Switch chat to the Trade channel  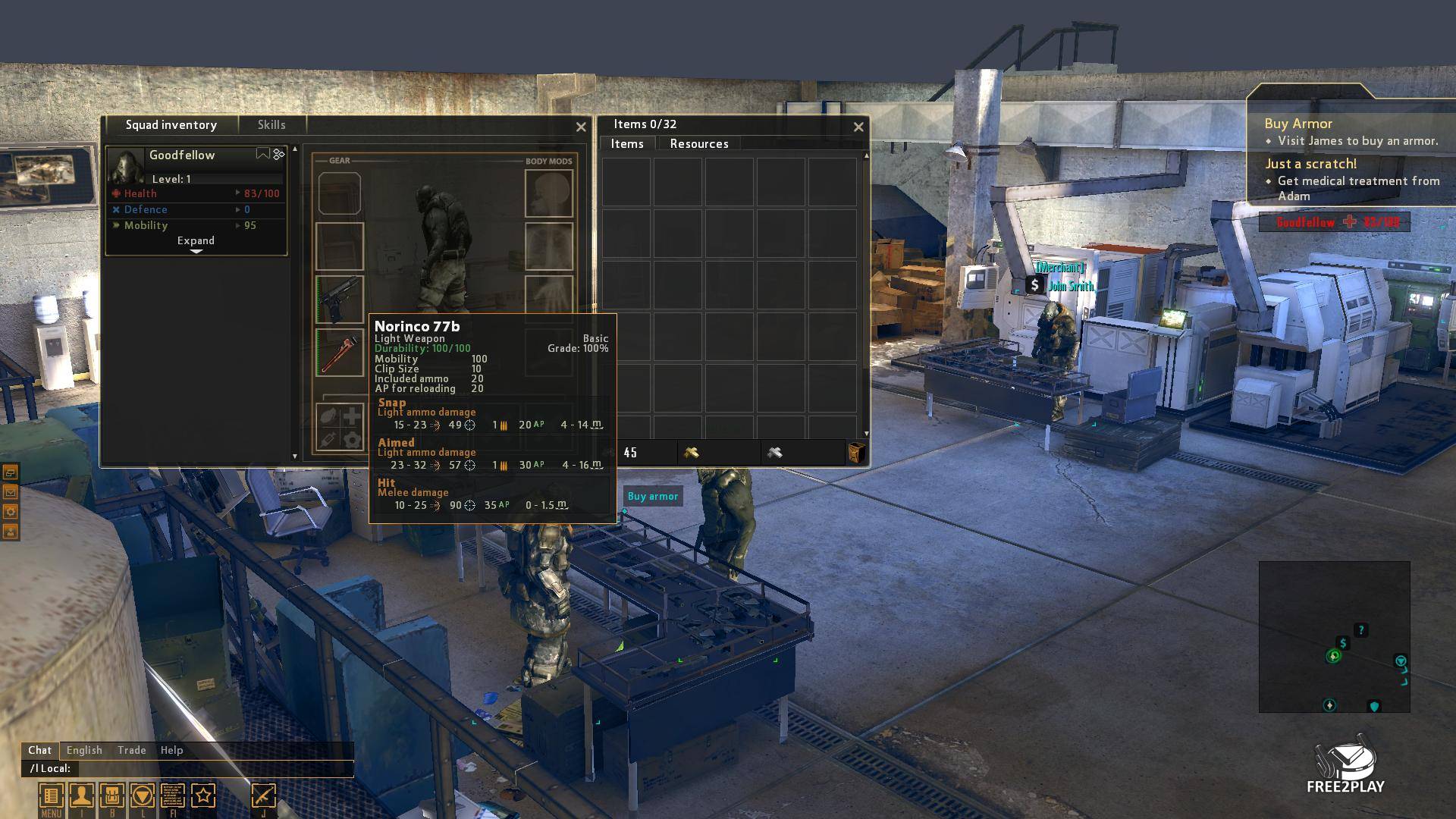pyautogui.click(x=131, y=750)
